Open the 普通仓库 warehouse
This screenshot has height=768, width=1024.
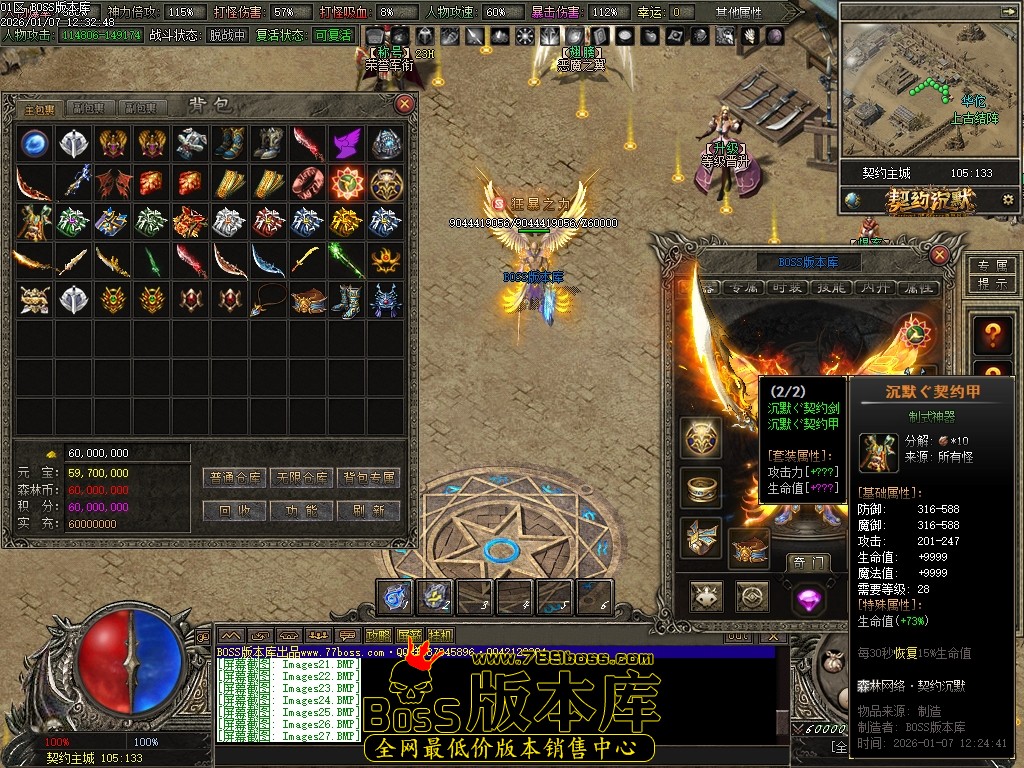pos(236,477)
